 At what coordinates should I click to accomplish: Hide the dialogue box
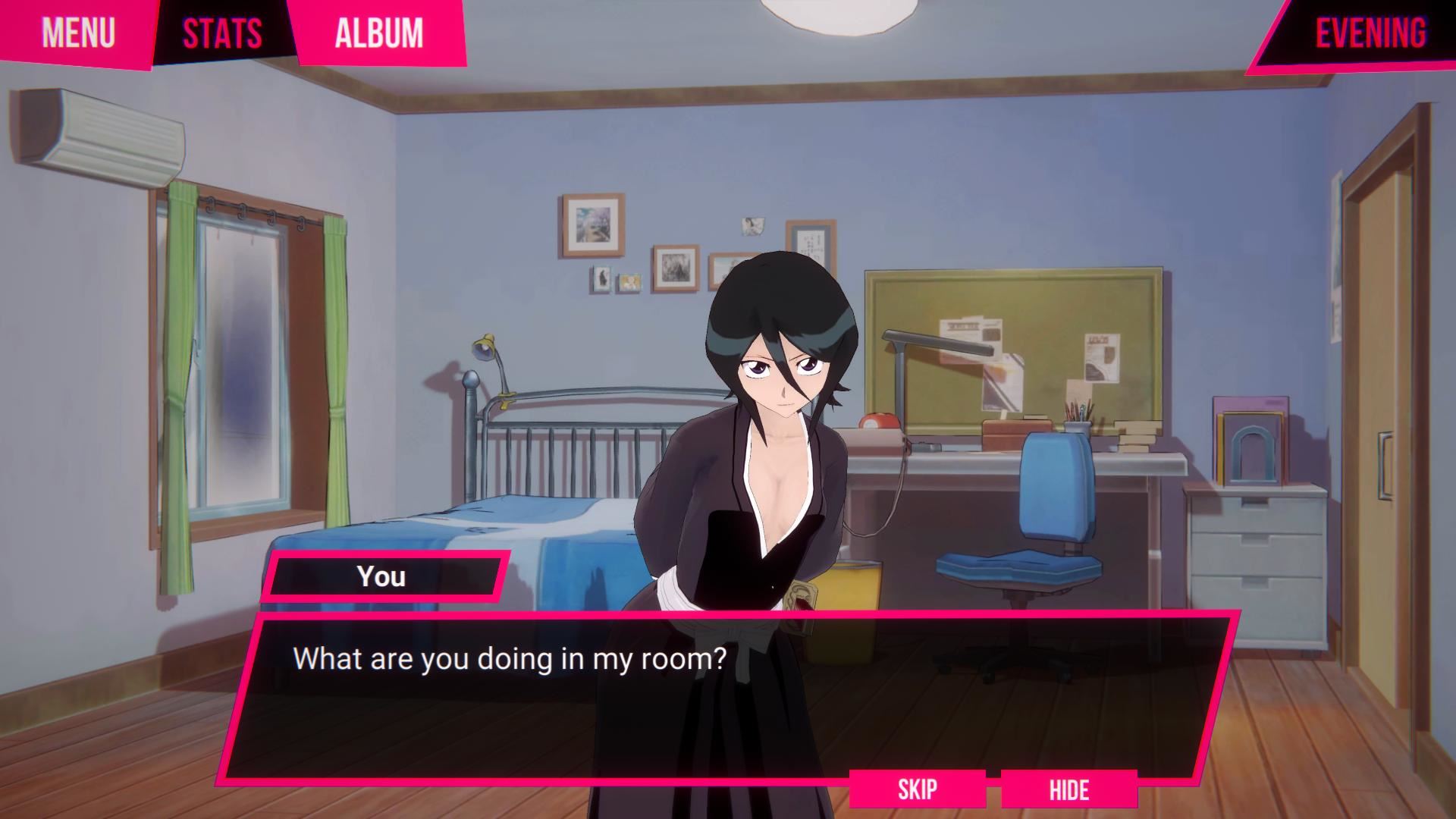[1068, 789]
